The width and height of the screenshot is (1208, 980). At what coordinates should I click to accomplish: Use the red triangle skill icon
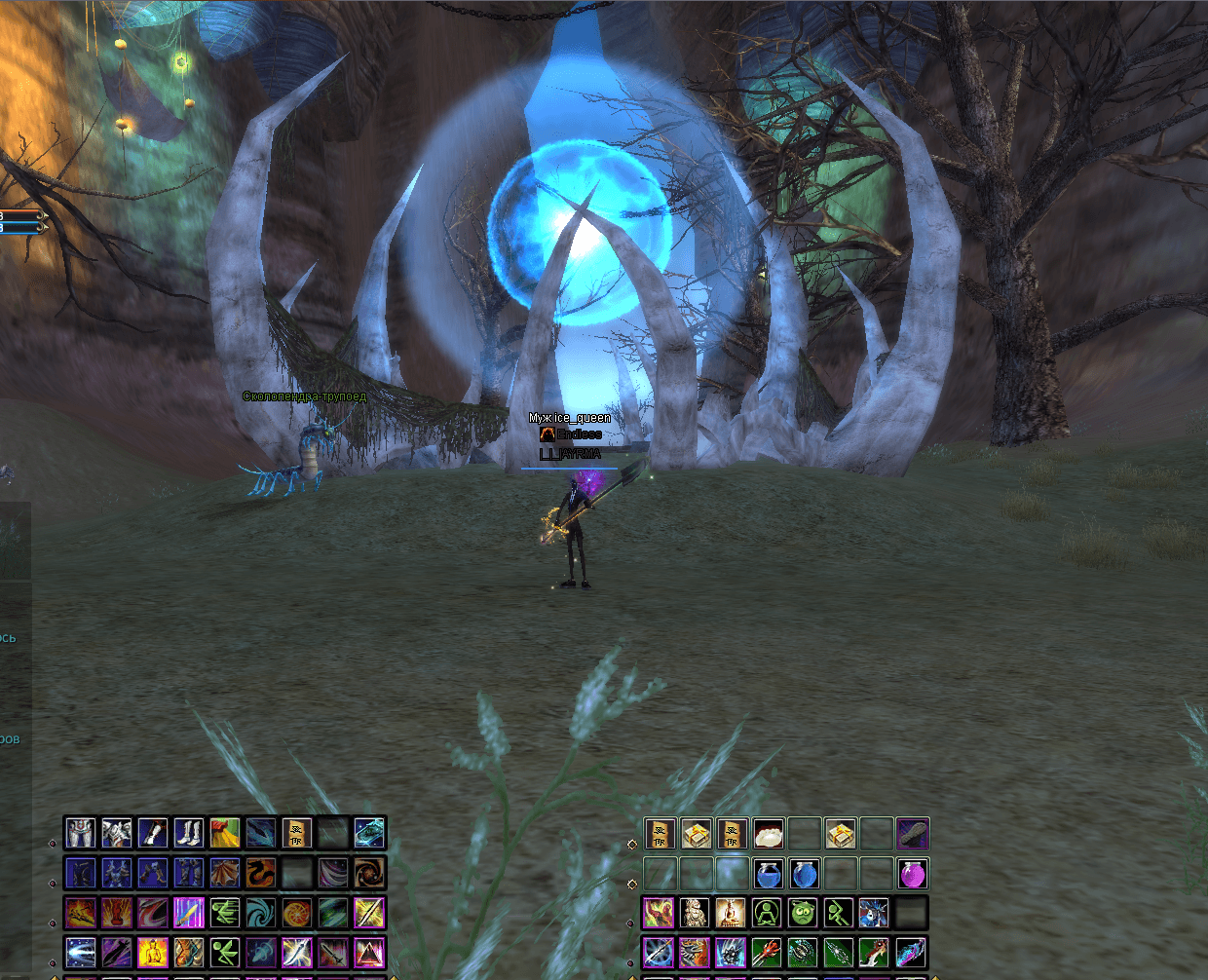coord(370,952)
